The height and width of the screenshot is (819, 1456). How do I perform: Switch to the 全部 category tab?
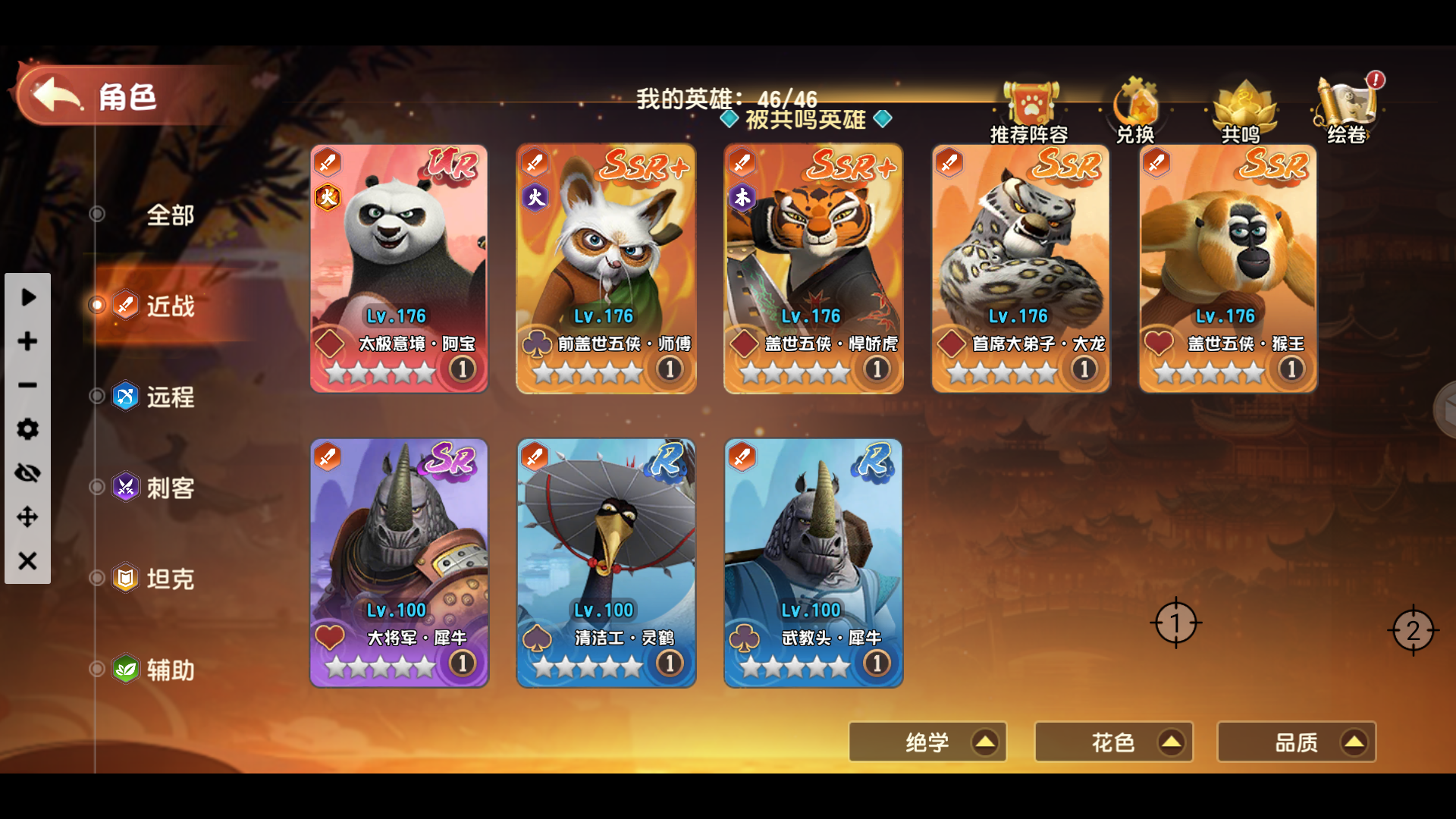[x=168, y=215]
